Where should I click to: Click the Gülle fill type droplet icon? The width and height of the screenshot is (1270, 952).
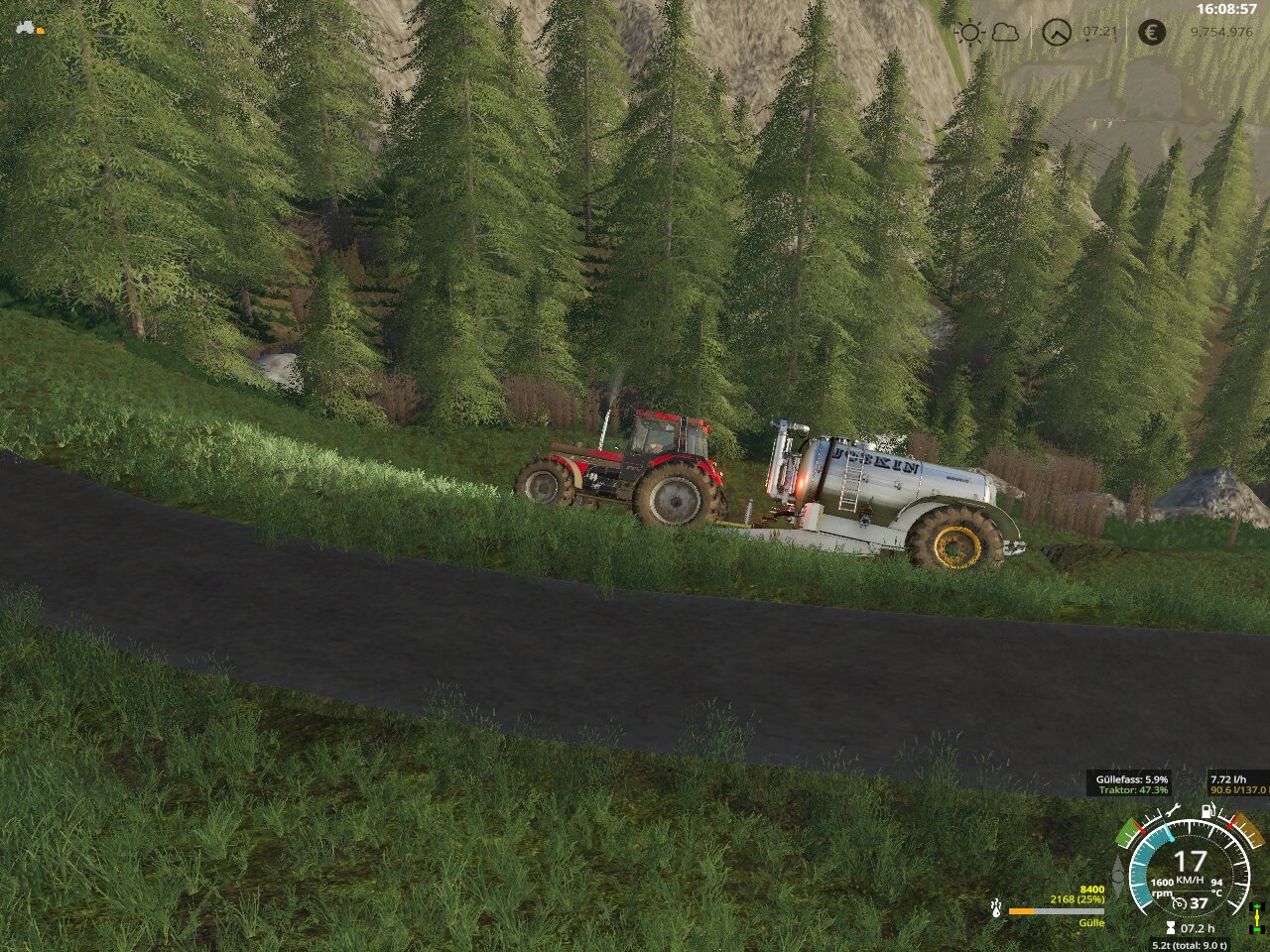pyautogui.click(x=995, y=907)
